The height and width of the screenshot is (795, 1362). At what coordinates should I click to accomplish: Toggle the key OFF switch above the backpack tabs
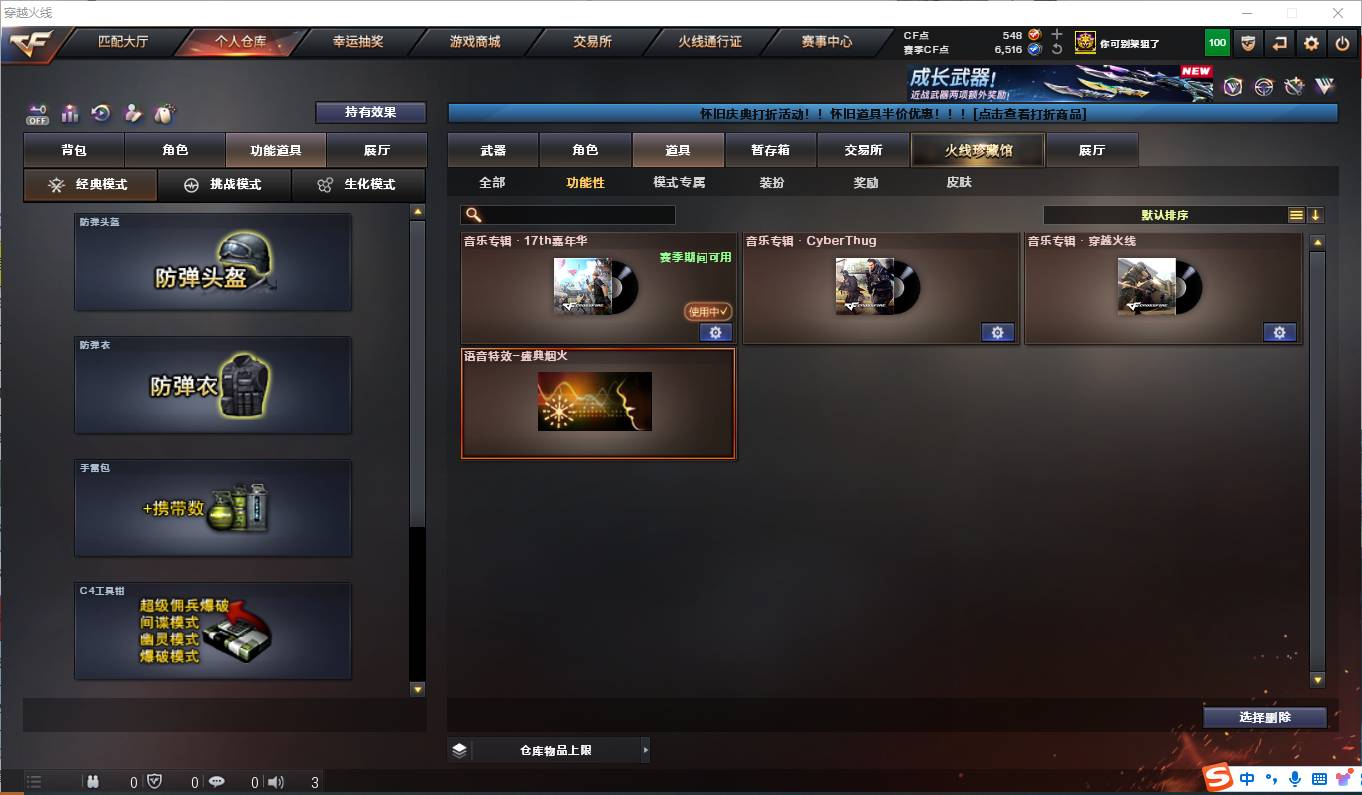click(37, 113)
